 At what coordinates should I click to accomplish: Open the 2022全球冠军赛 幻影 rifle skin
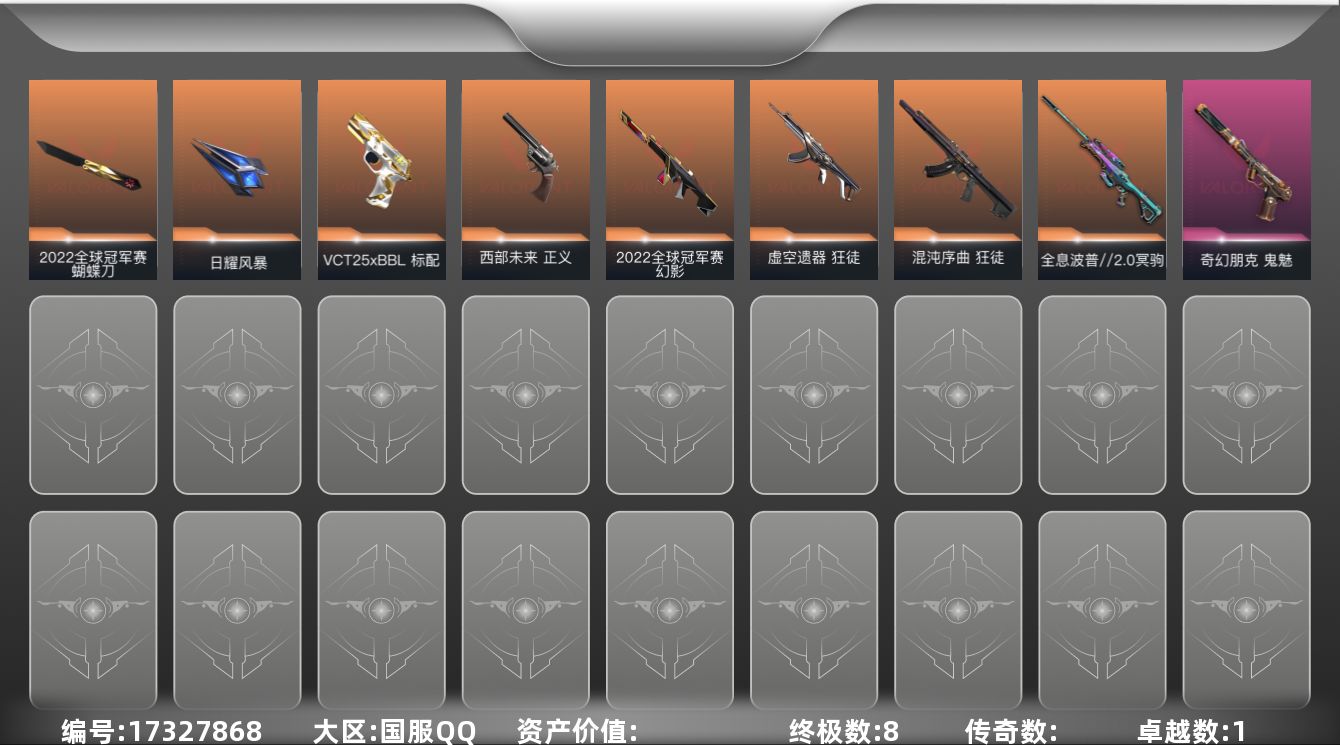669,175
